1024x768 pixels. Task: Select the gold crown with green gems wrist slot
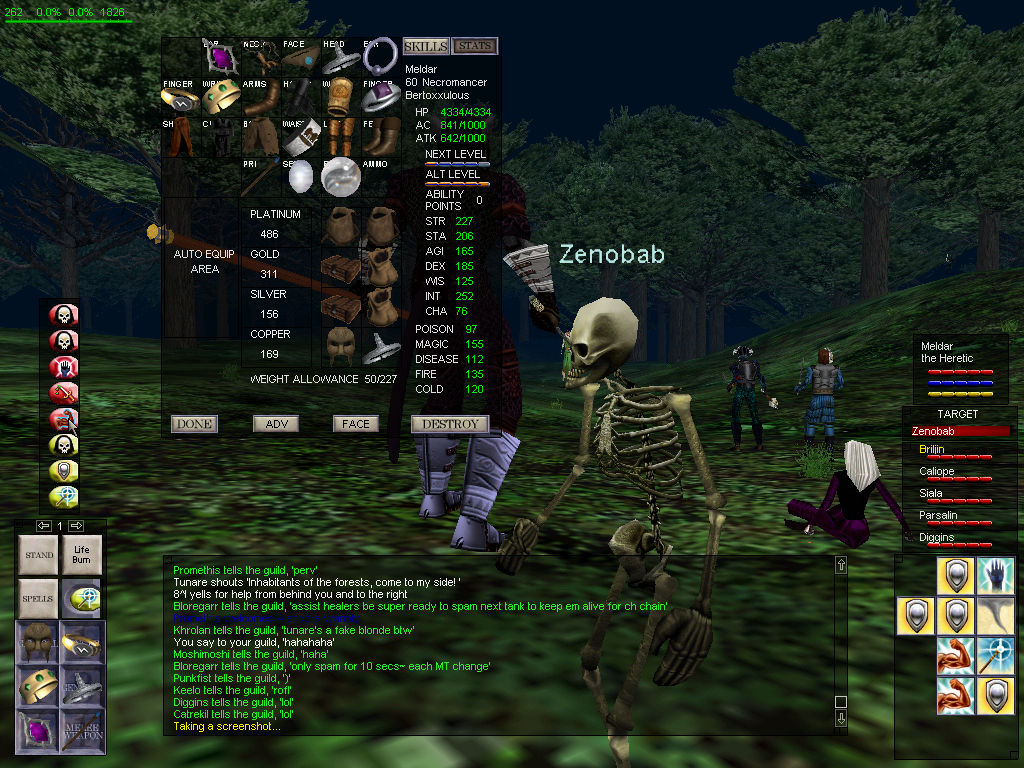[x=220, y=97]
